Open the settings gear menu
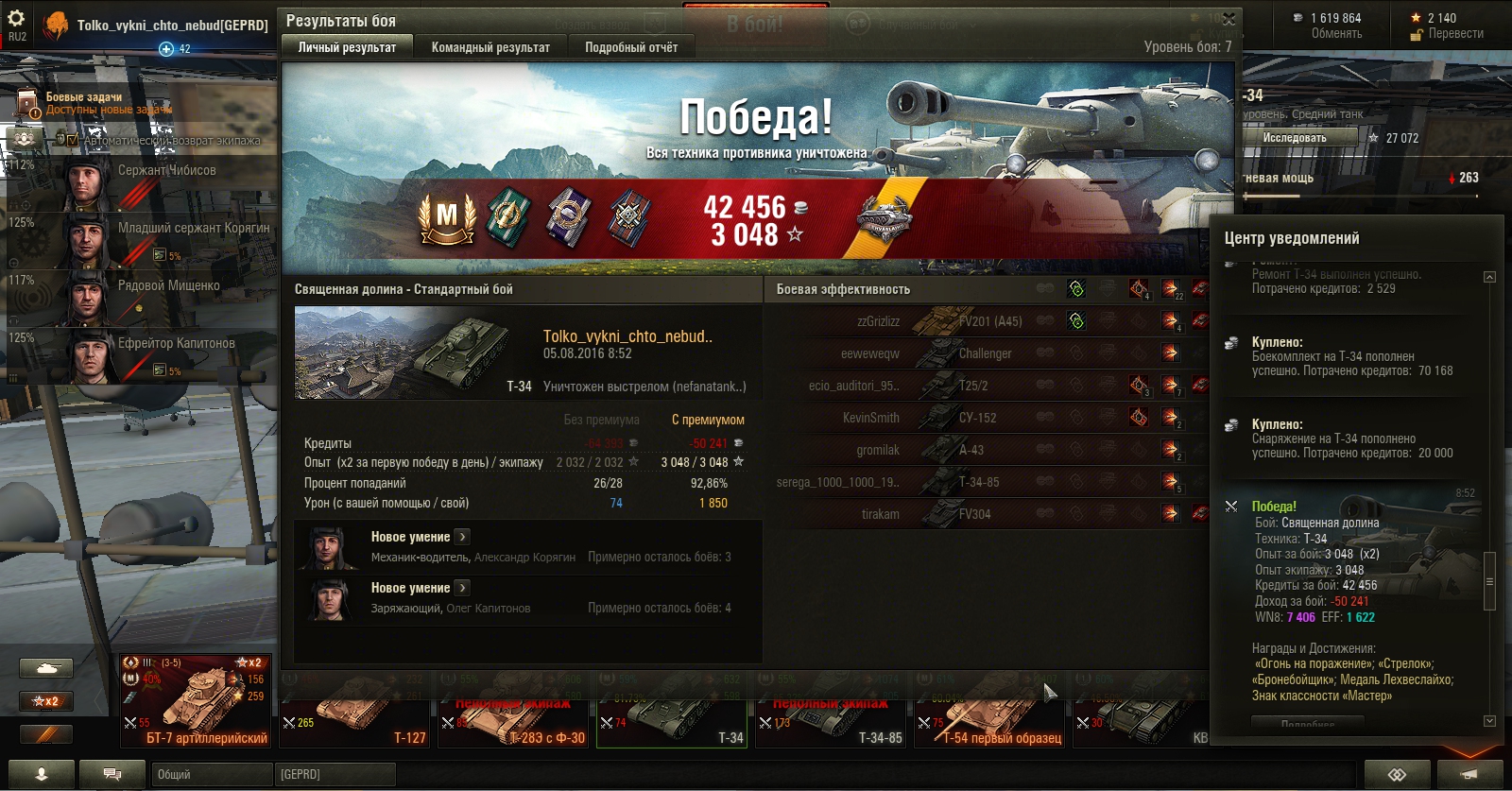This screenshot has height=791, width=1512. [x=16, y=18]
